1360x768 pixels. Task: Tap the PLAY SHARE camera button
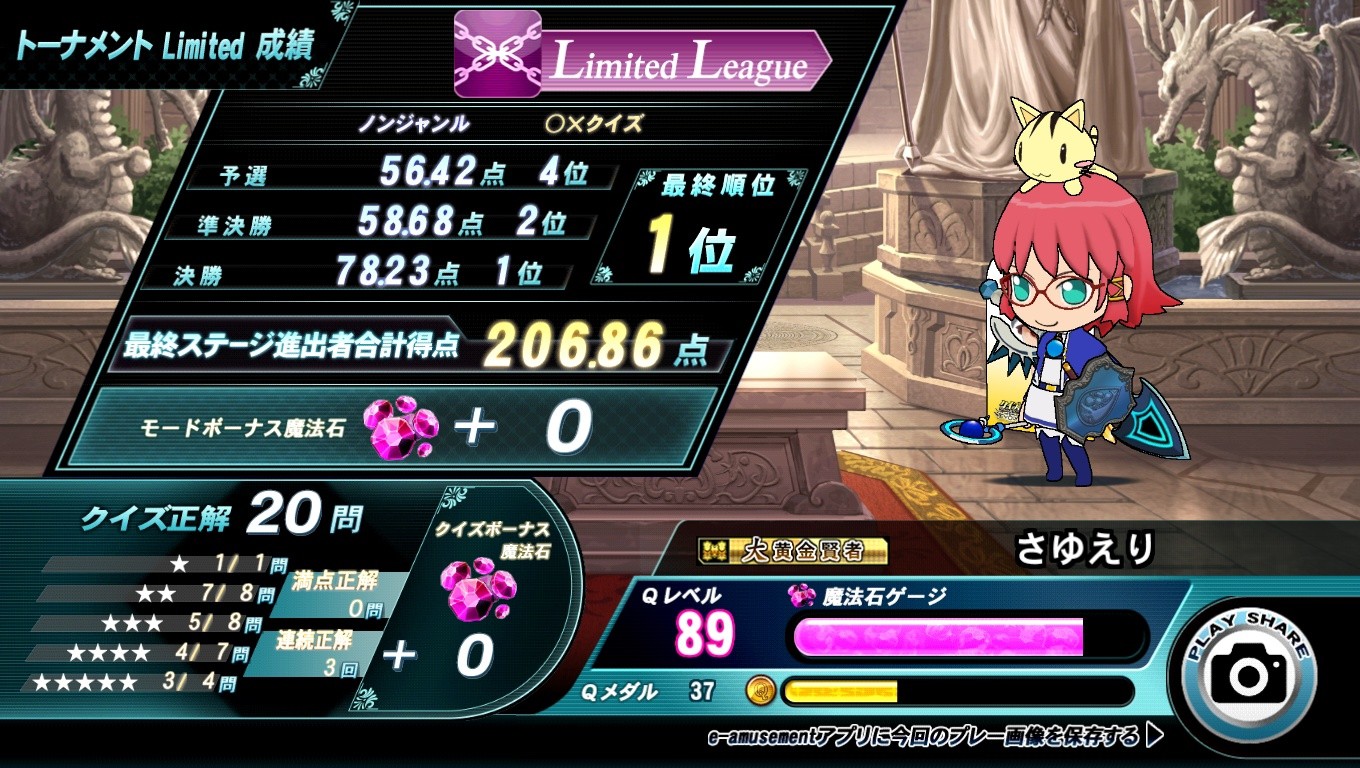(x=1249, y=673)
